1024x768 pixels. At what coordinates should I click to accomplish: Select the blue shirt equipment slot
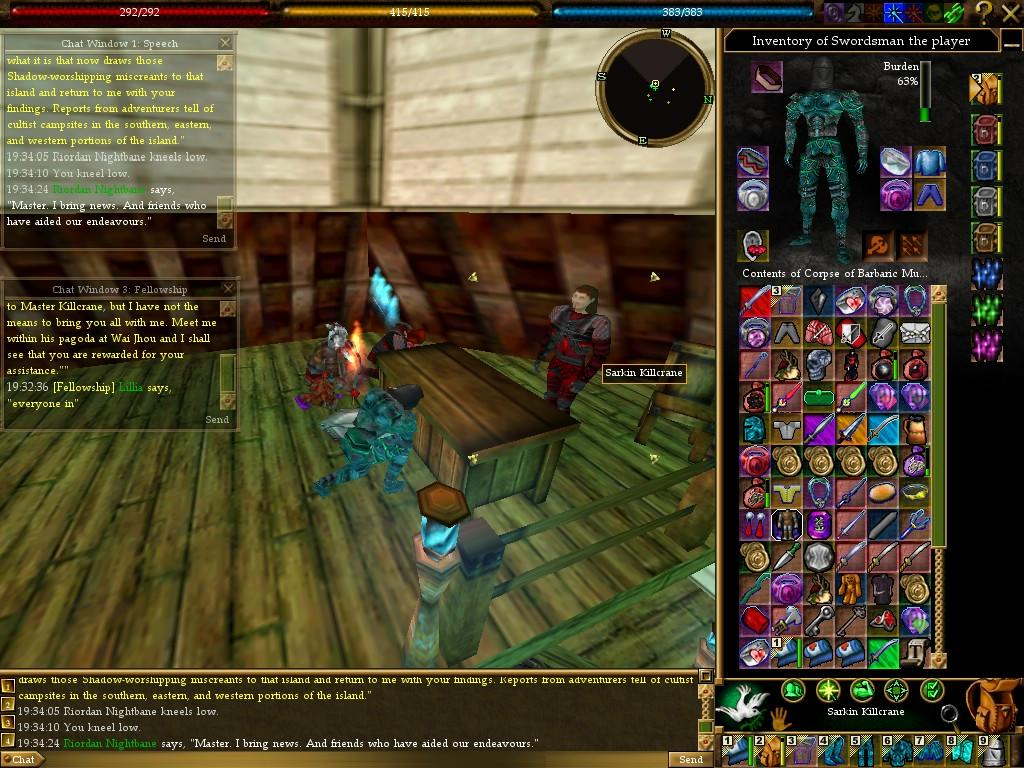[930, 161]
